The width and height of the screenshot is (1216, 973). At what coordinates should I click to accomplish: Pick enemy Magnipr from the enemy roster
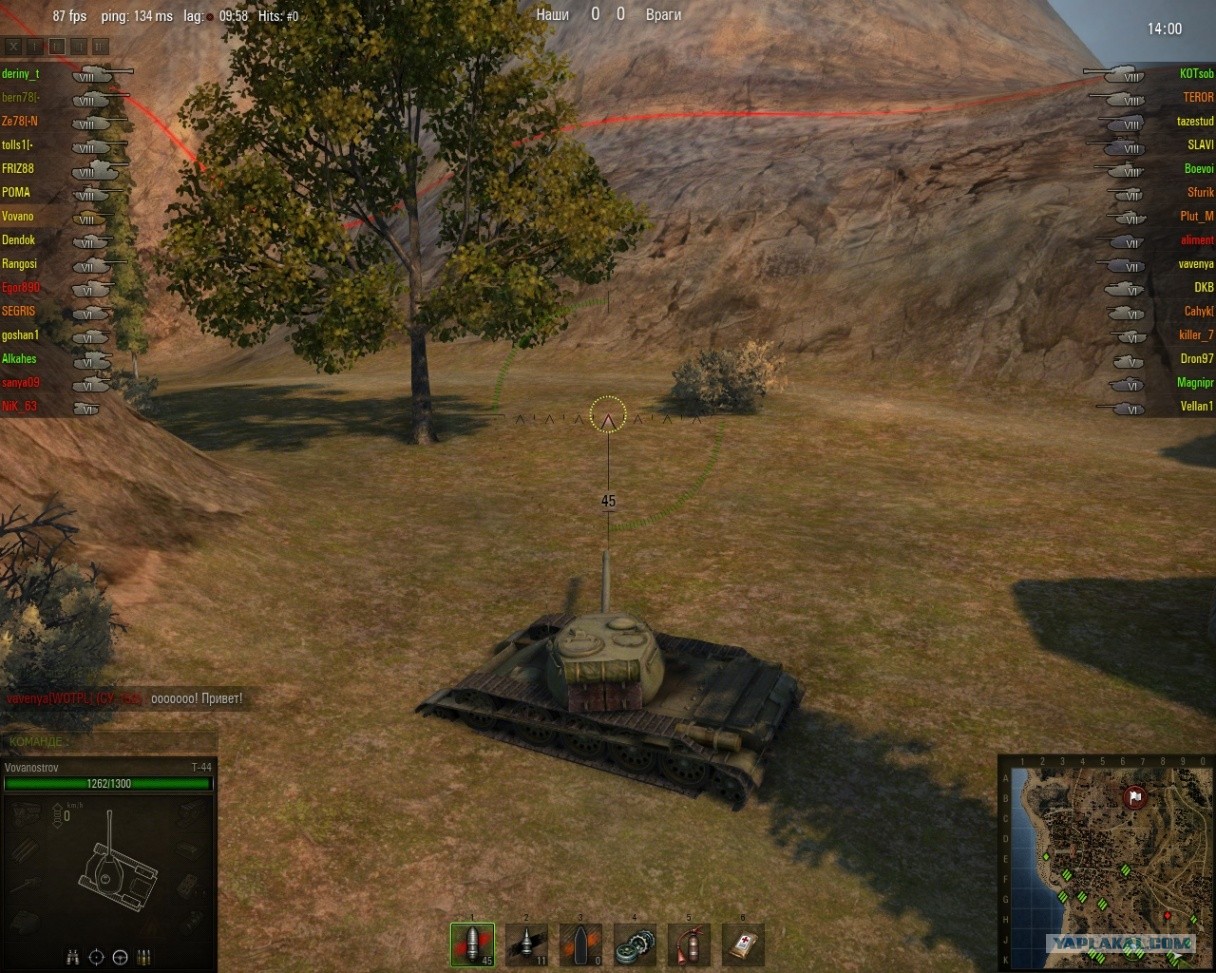pyautogui.click(x=1195, y=383)
